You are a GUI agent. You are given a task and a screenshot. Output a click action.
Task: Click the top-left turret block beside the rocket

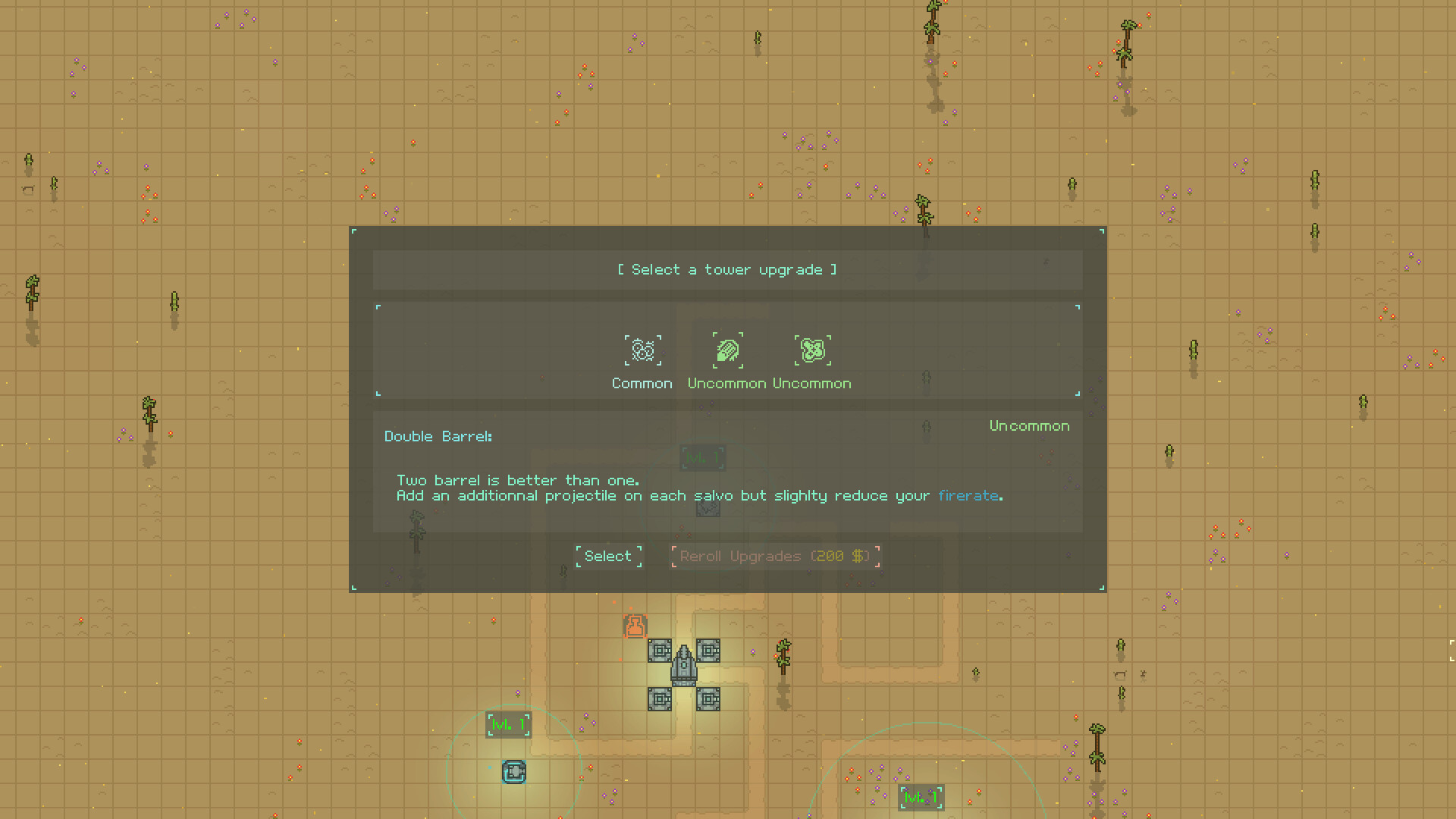pyautogui.click(x=661, y=651)
